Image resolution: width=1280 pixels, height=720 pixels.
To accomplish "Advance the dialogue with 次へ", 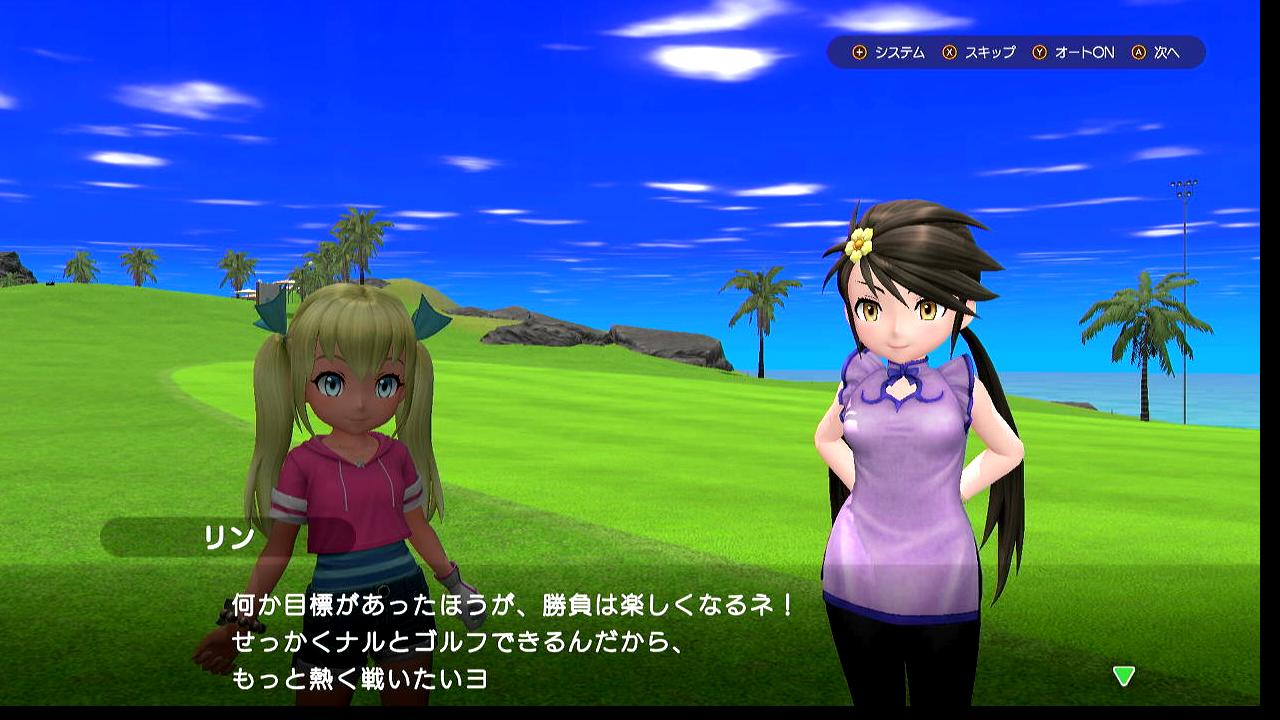I will 1156,52.
